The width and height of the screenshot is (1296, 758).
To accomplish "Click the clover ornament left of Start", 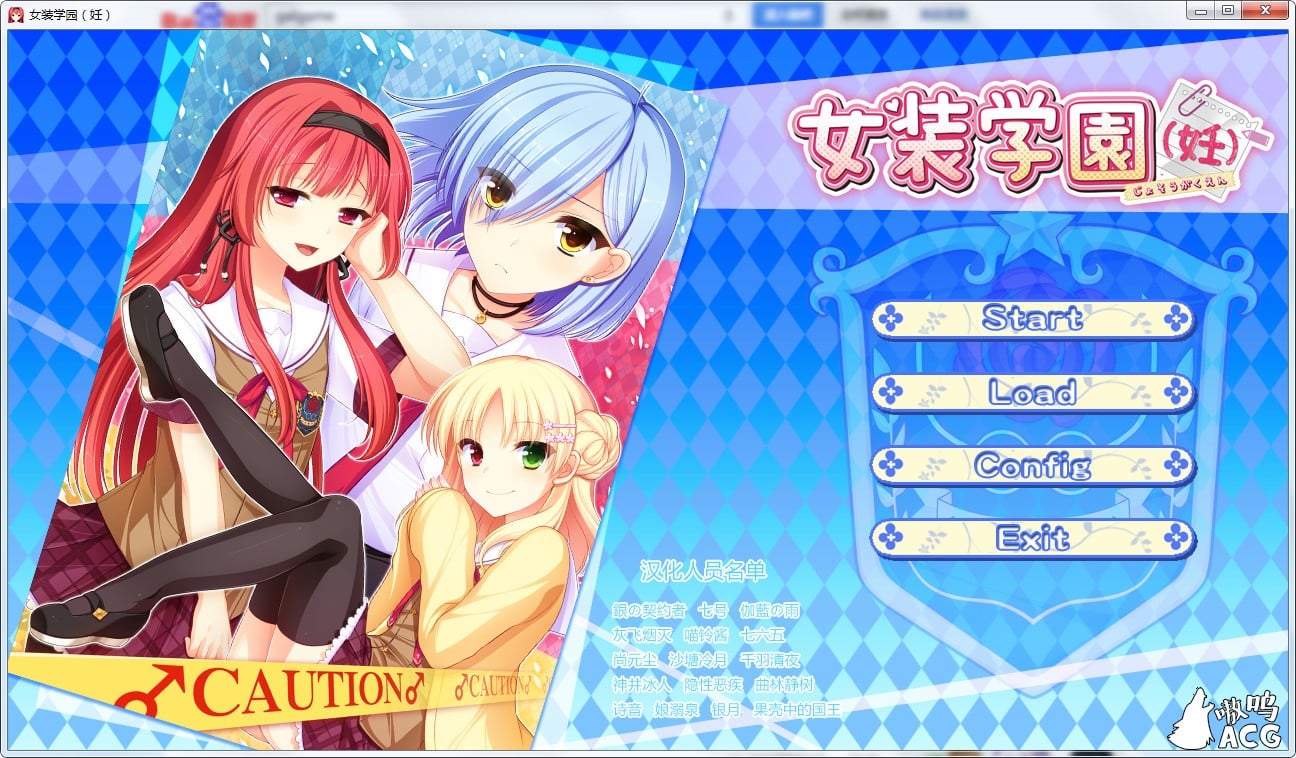I will [893, 320].
